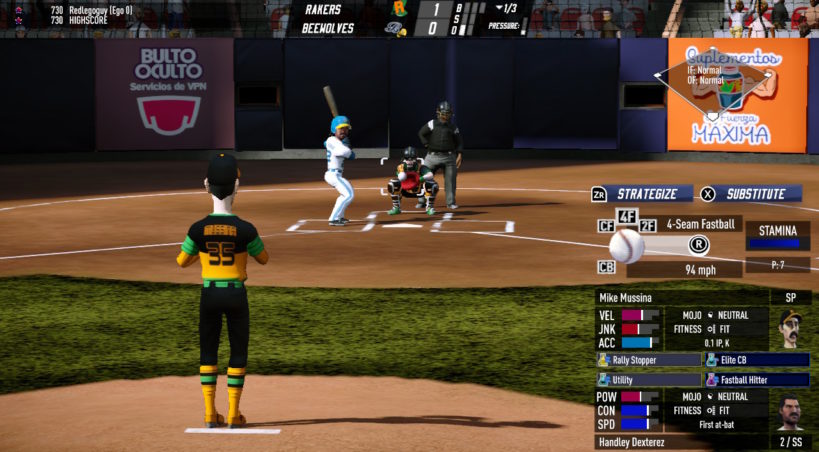Select the Elite CB trait
The image size is (819, 452).
pyautogui.click(x=757, y=360)
